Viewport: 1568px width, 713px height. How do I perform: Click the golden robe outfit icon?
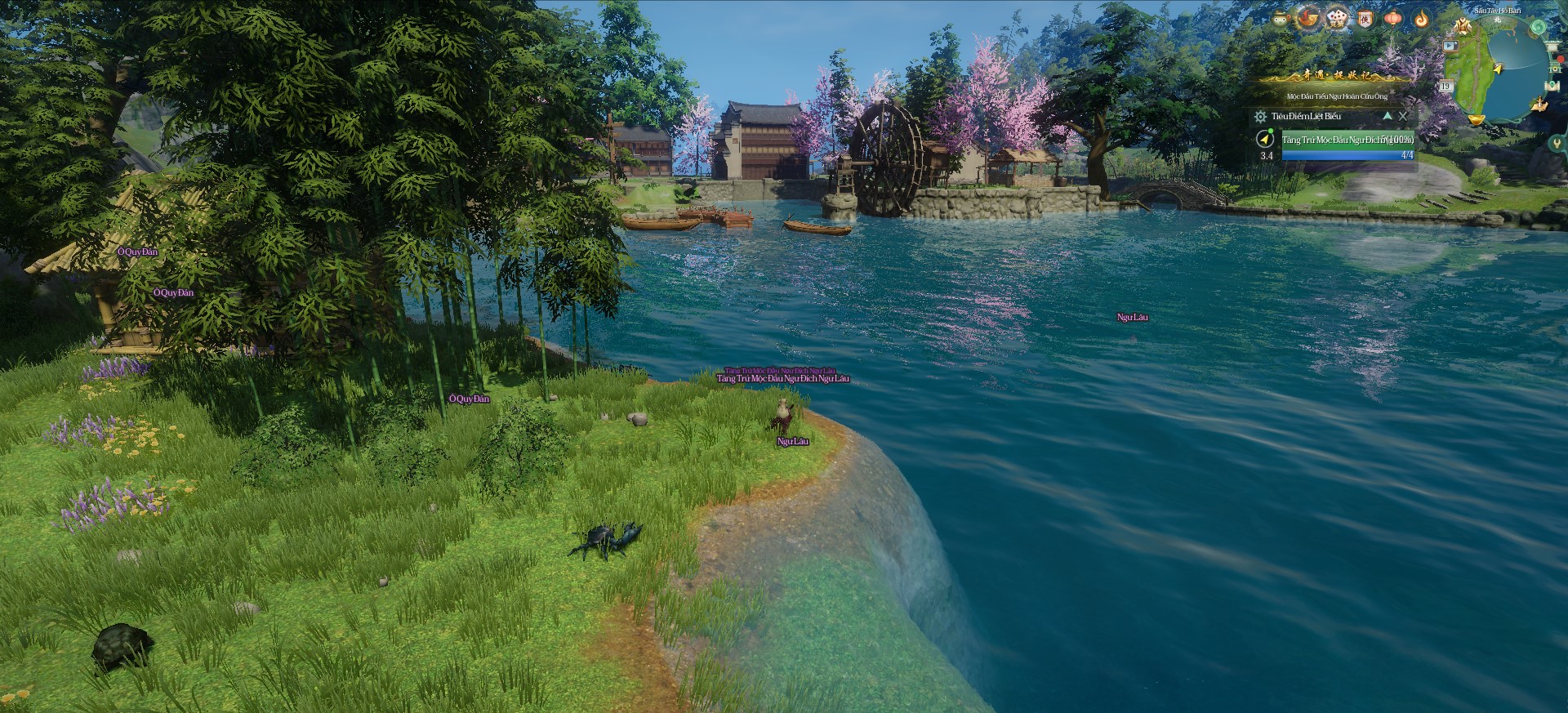coord(1462,27)
